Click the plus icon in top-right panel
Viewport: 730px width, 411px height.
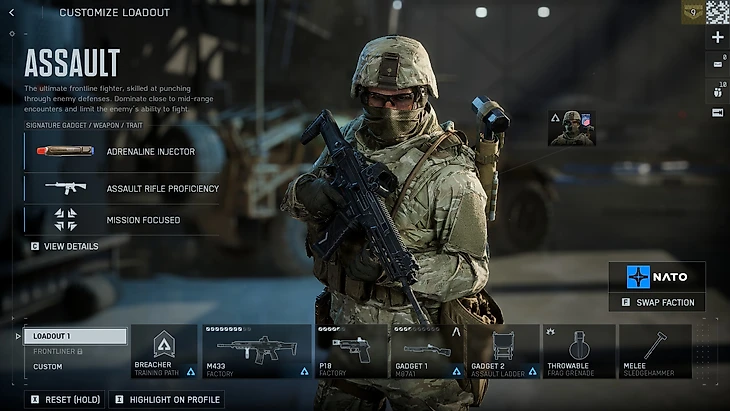tap(717, 37)
